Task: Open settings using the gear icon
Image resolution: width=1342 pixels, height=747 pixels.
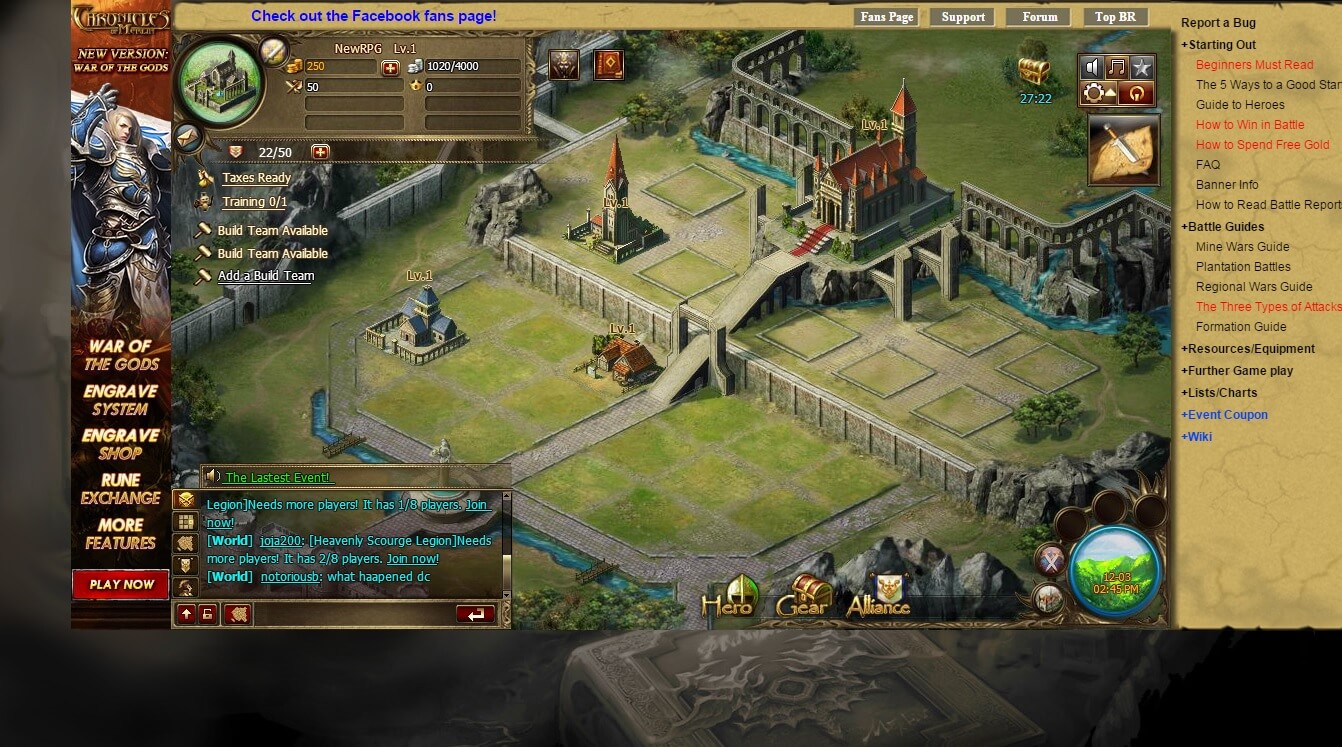Action: (1094, 94)
